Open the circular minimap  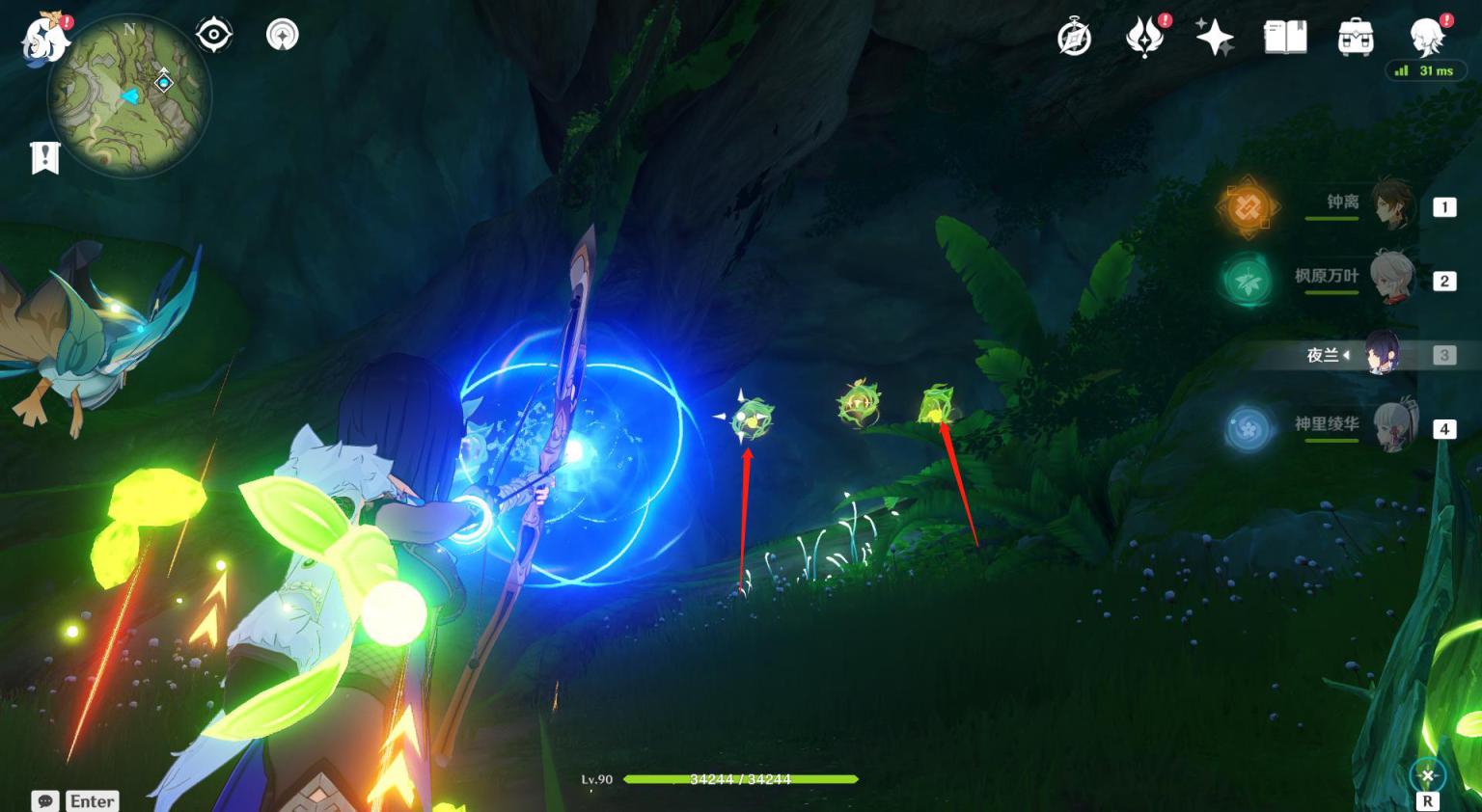tap(129, 95)
